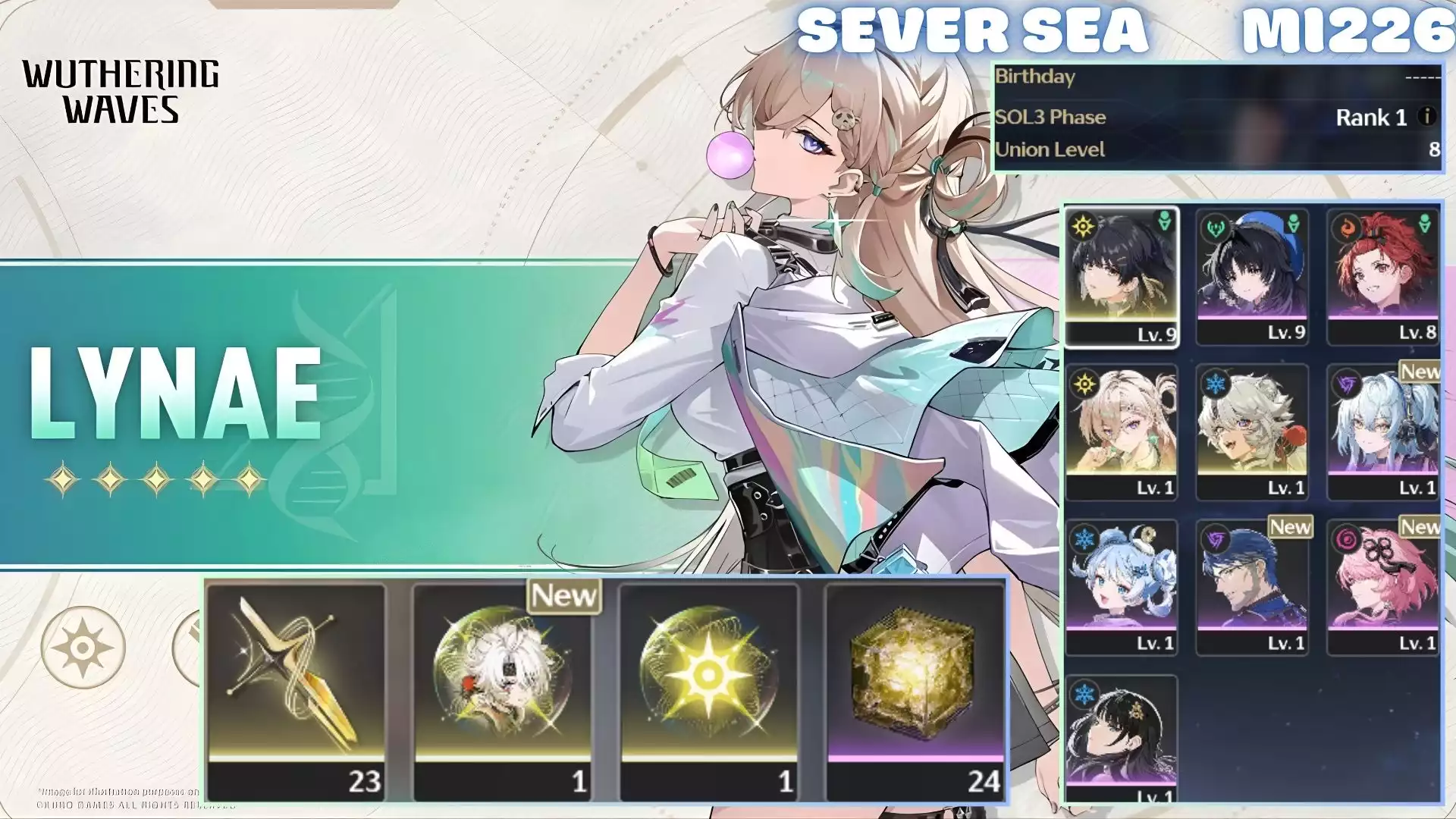The image size is (1456, 819).
Task: Click the Birthday row in the profile panel
Action: click(1213, 77)
